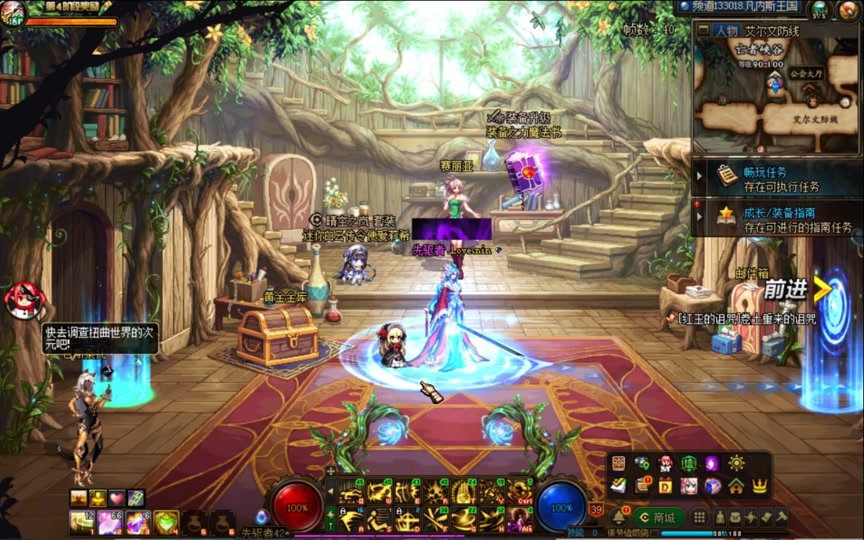Switch to the 人物 minimap tab

[727, 30]
